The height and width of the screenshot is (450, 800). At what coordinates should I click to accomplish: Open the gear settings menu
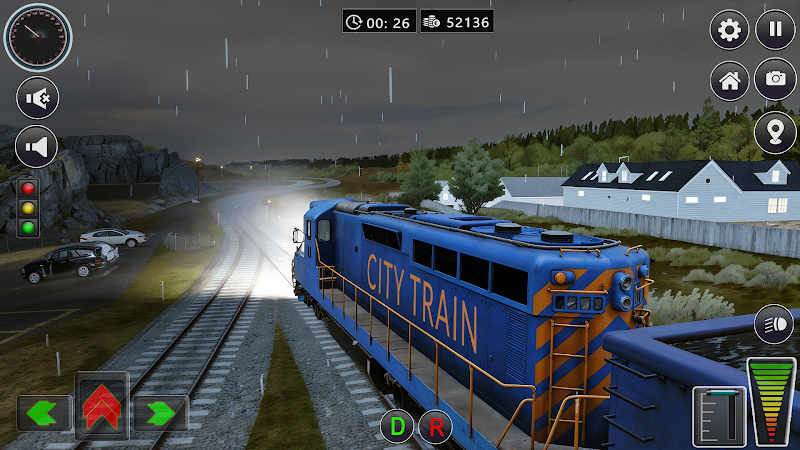(x=729, y=30)
